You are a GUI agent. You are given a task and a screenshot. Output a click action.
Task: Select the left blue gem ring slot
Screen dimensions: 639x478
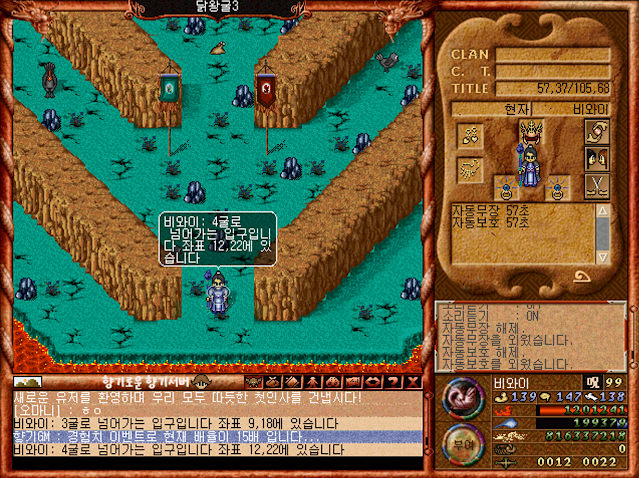click(x=507, y=186)
